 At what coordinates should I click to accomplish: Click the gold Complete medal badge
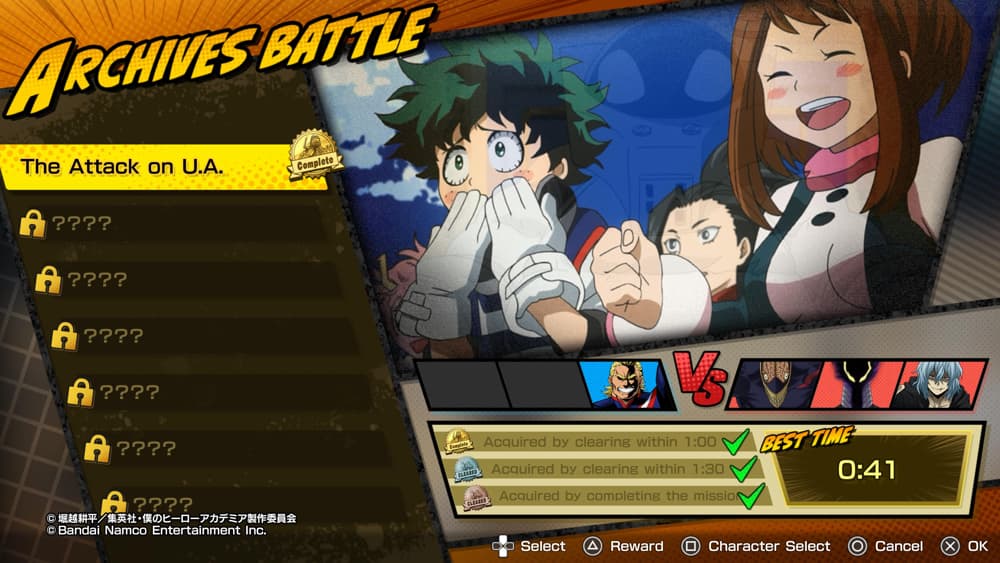[x=313, y=156]
